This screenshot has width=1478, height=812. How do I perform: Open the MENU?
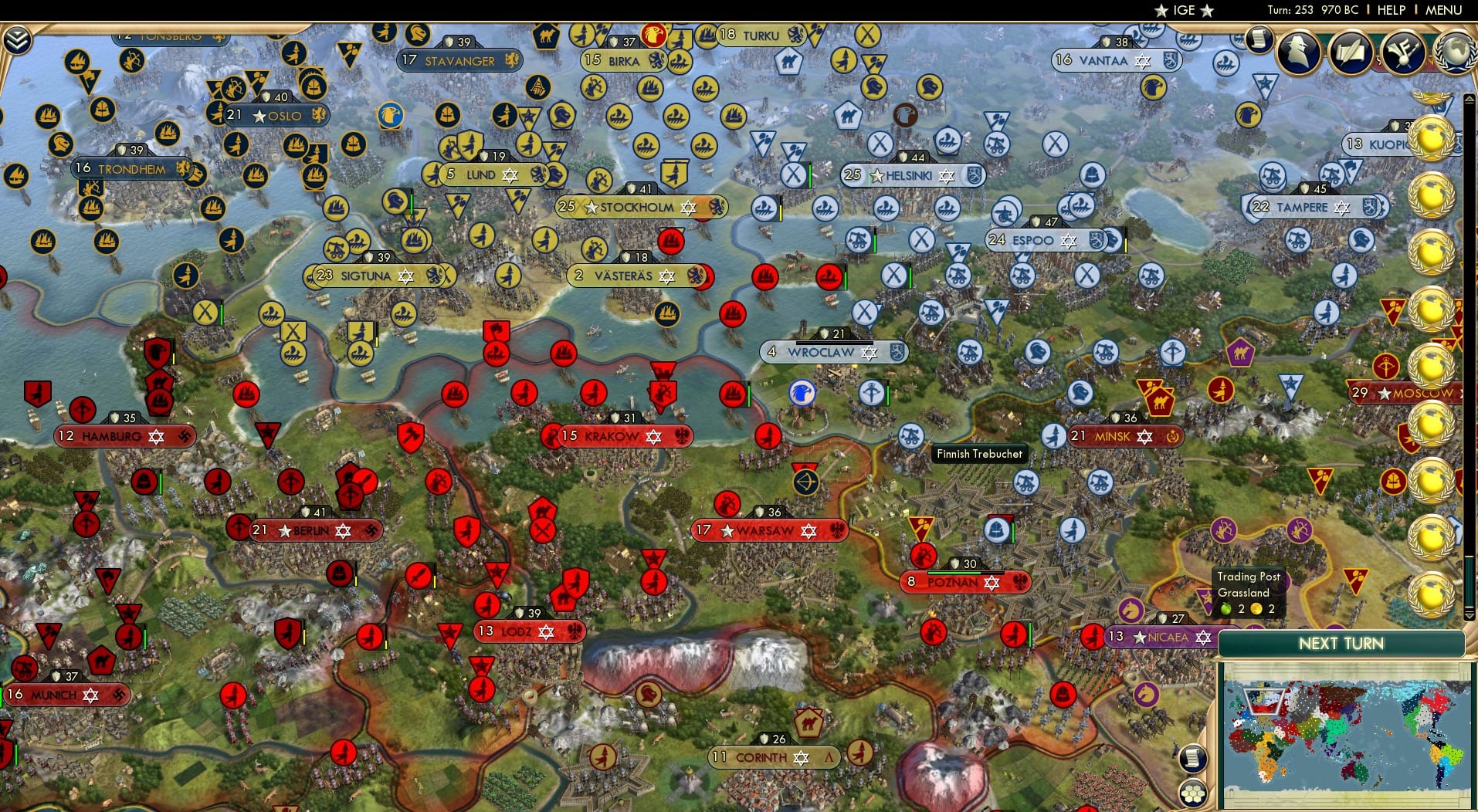pyautogui.click(x=1447, y=10)
